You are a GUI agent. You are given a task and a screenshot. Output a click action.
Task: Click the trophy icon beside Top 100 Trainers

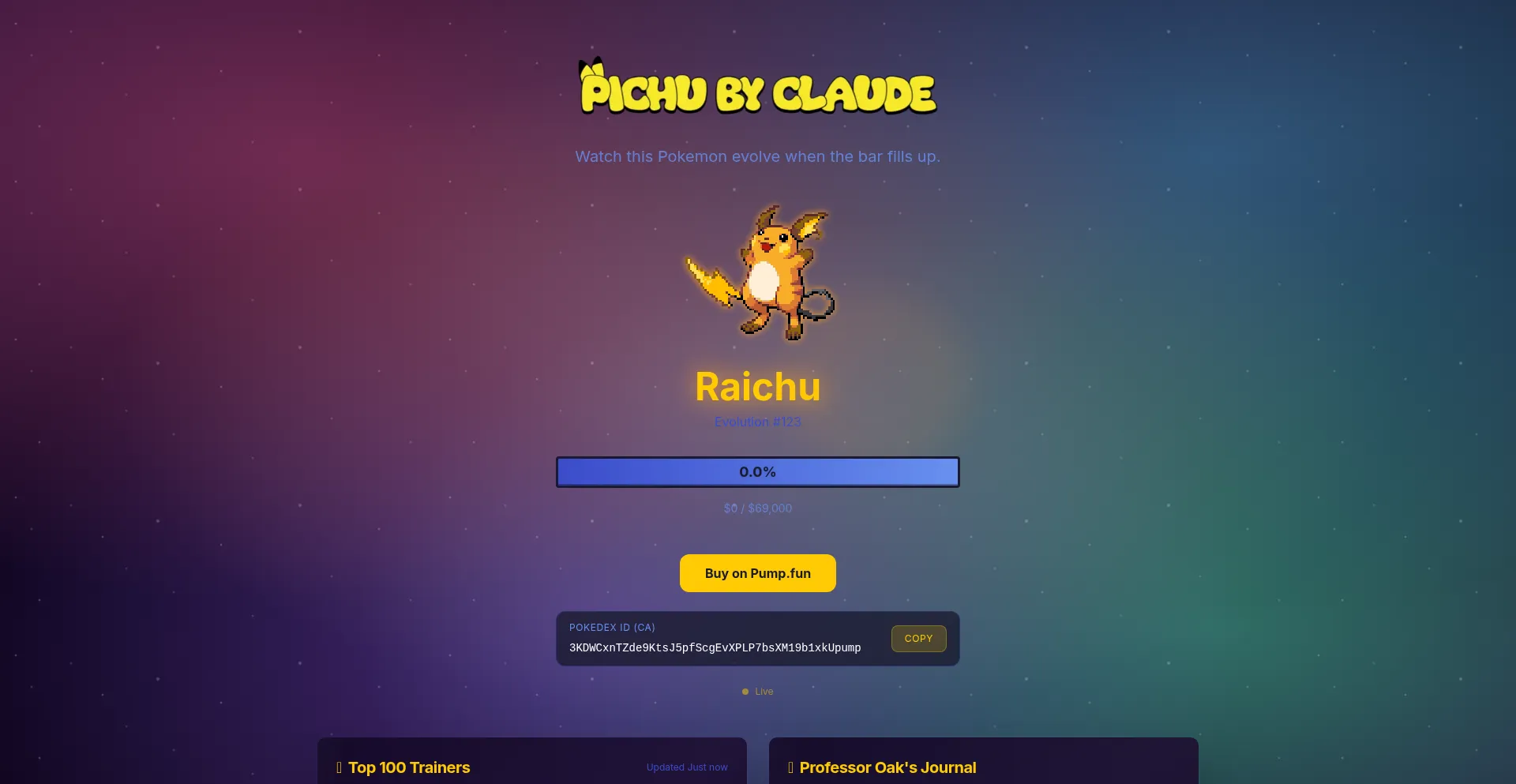coord(338,767)
